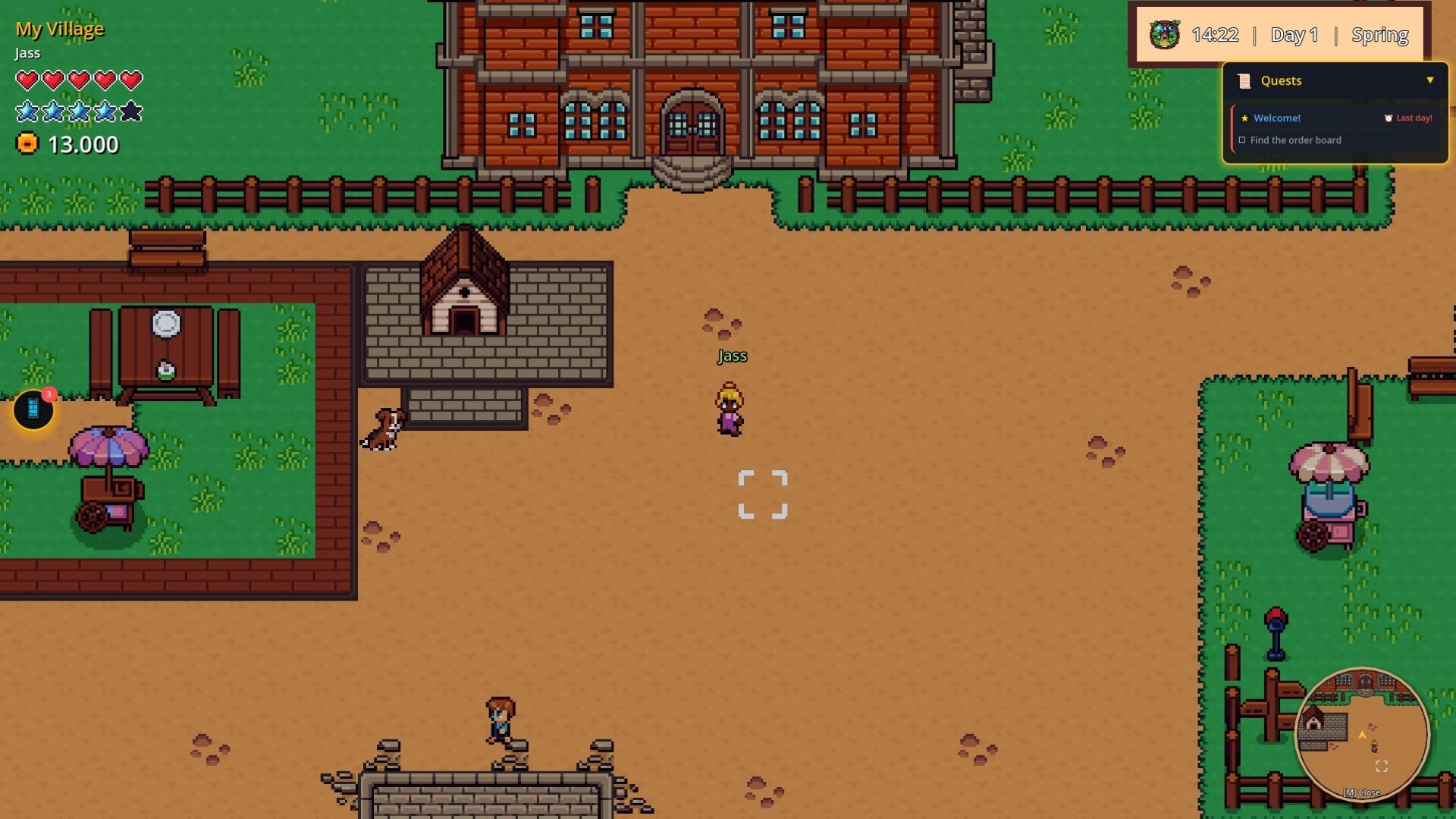1456x819 pixels.
Task: Click the third star on the reputation bar
Action: (x=79, y=111)
